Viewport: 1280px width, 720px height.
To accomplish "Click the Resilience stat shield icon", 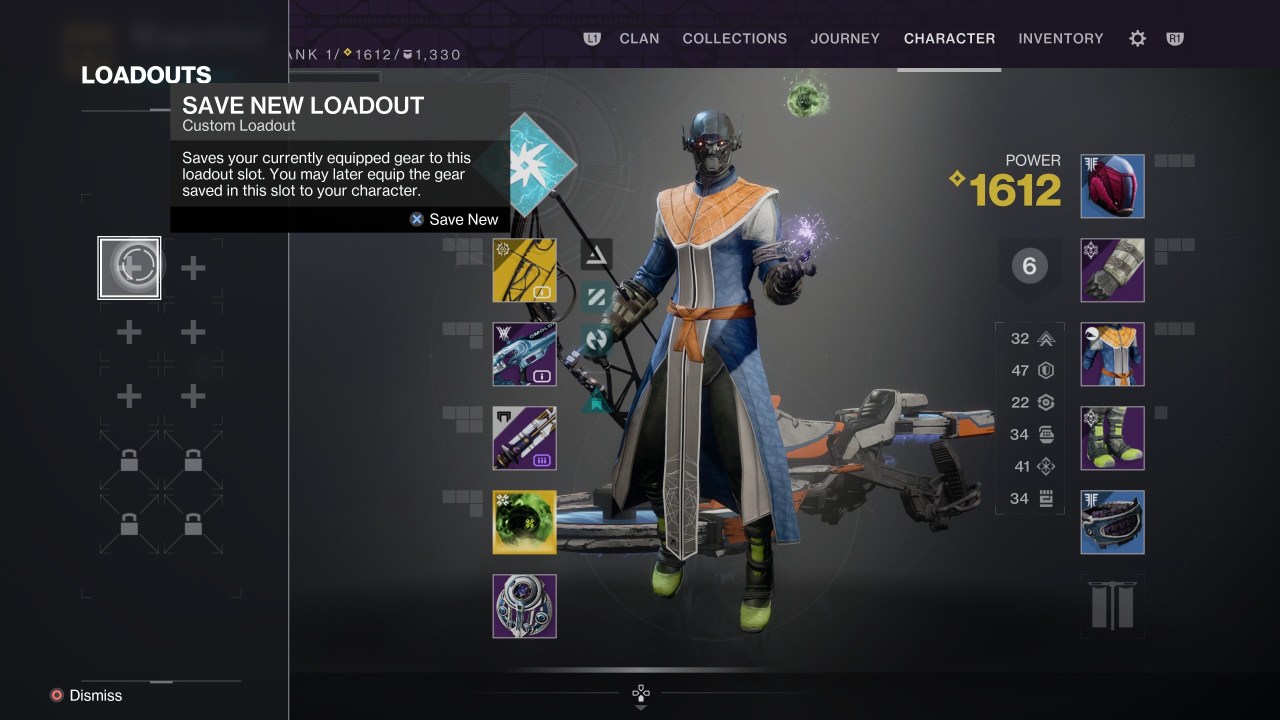I will 1046,371.
